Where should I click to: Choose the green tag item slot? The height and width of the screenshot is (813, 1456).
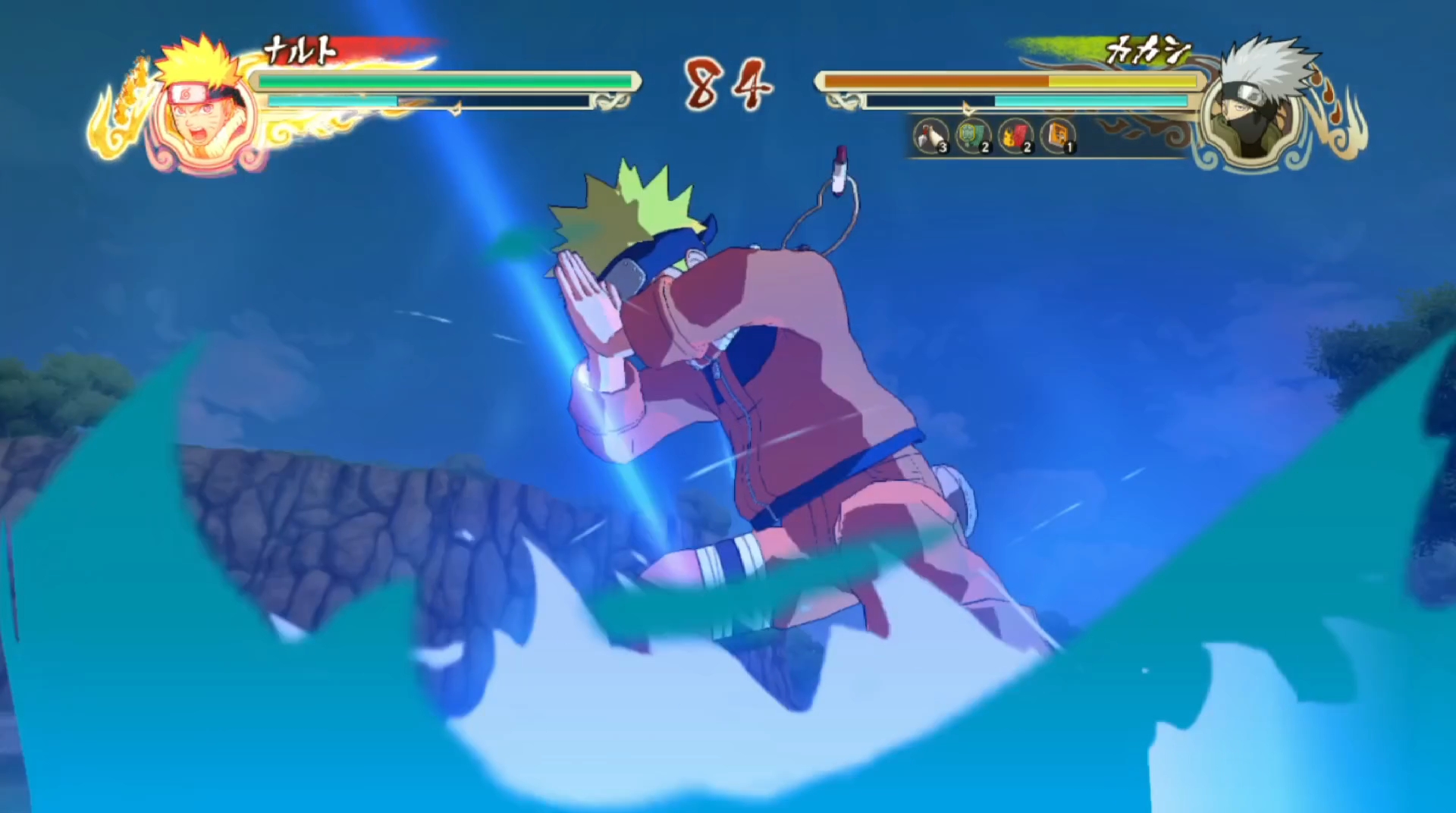pyautogui.click(x=973, y=137)
